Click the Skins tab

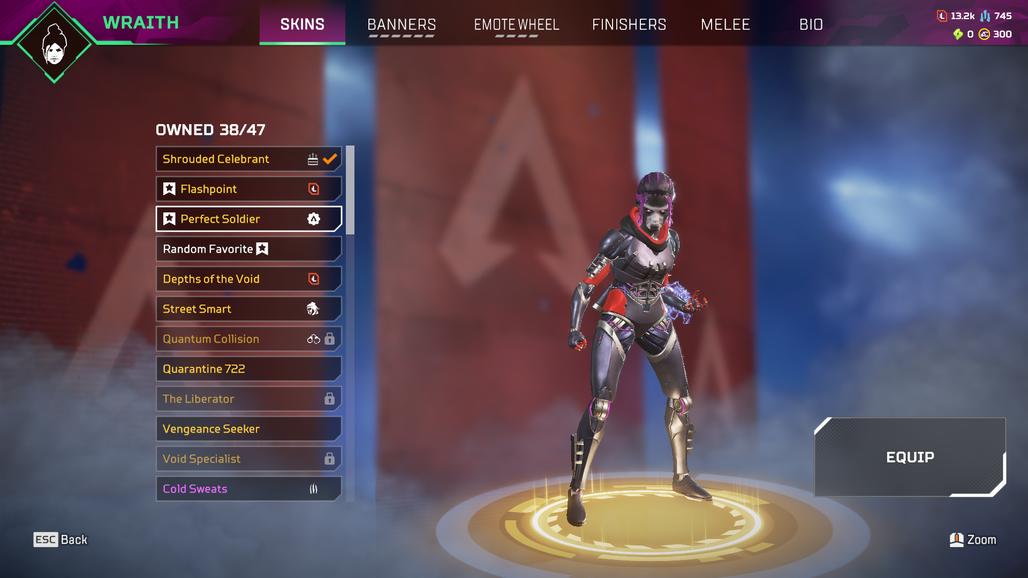(x=302, y=24)
